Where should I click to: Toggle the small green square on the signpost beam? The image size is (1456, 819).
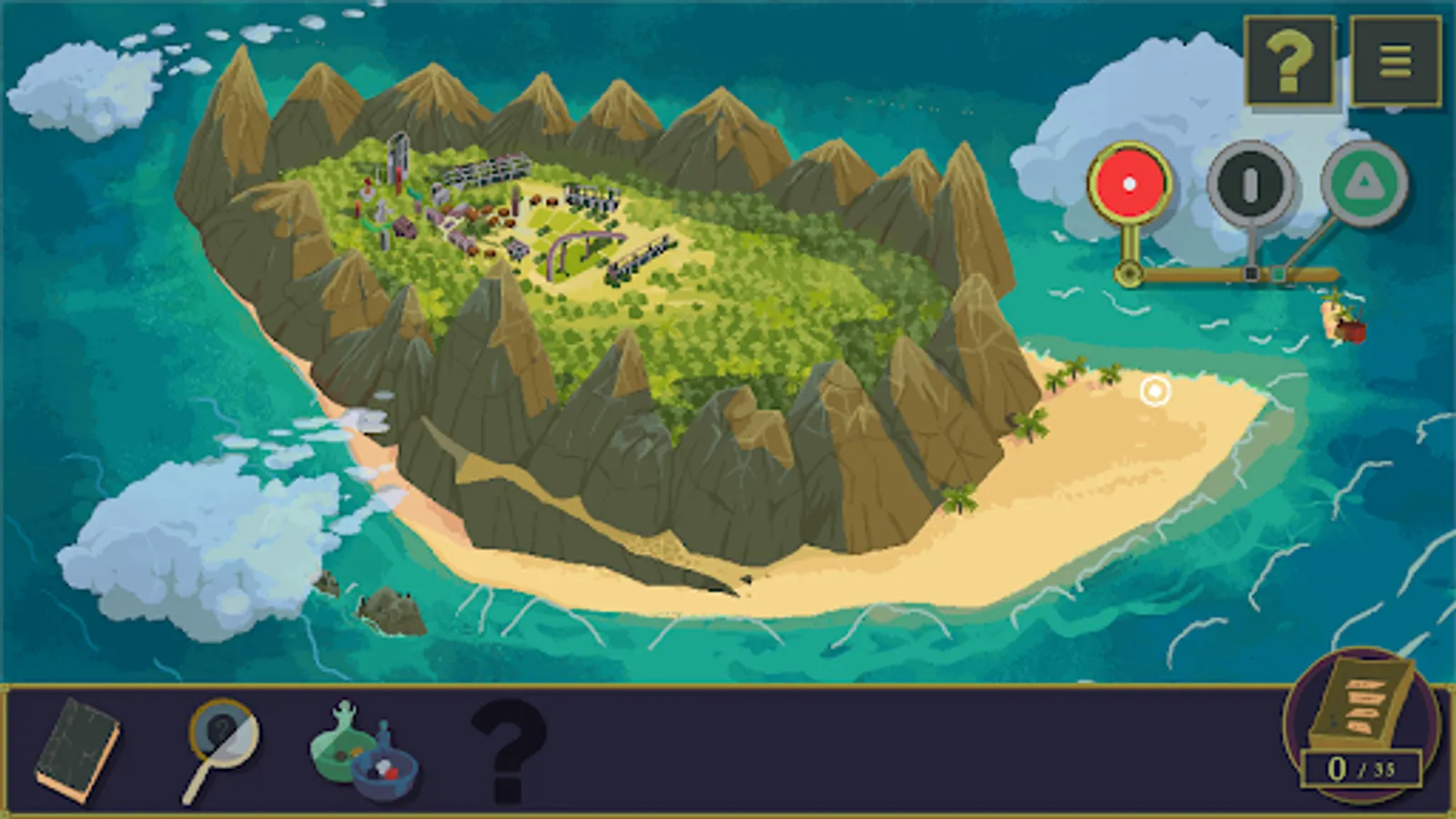pos(1279,273)
